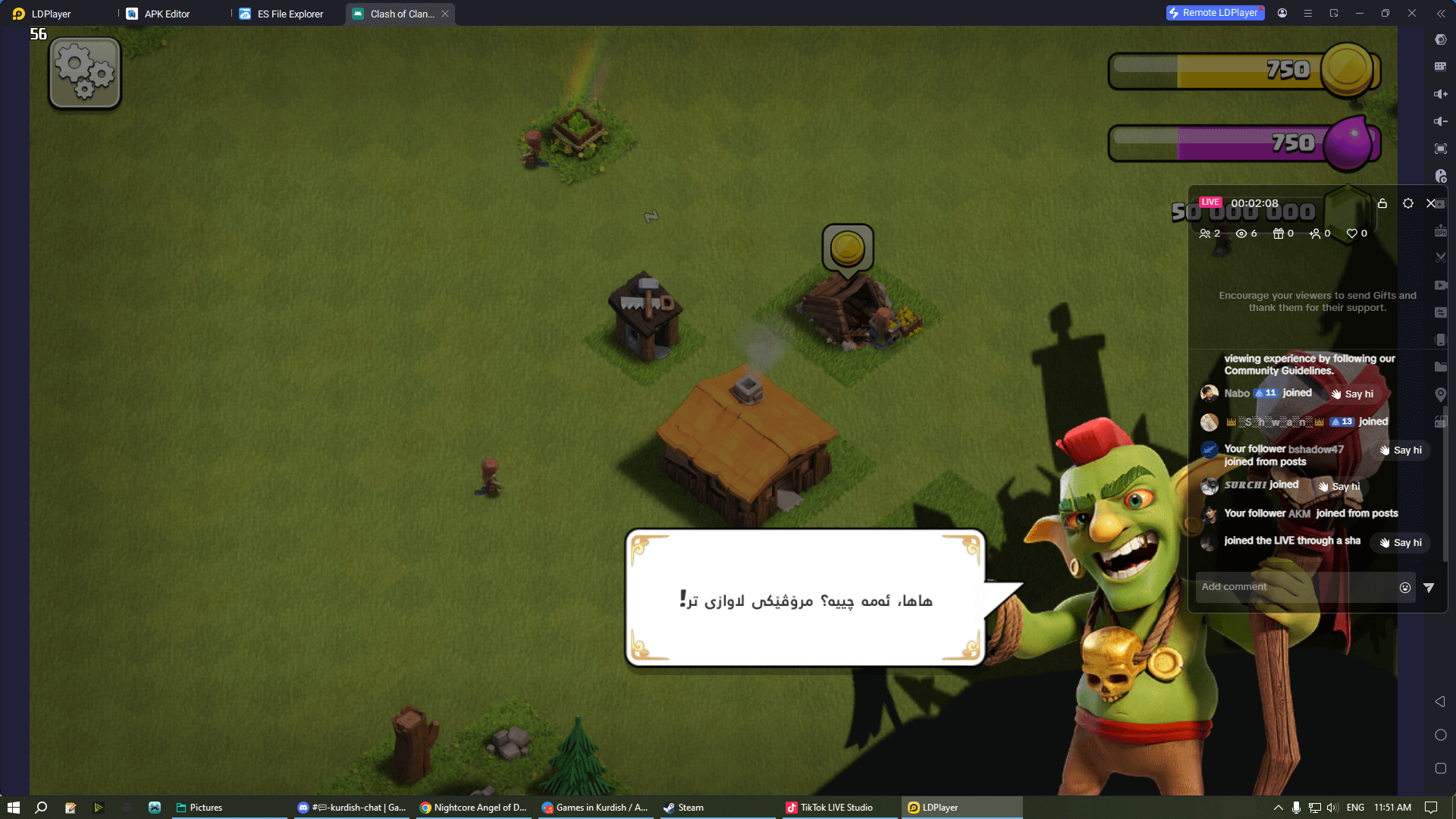Viewport: 1456px width, 819px height.
Task: Open the virtual GPS location tool in sidebar
Action: point(1440,394)
